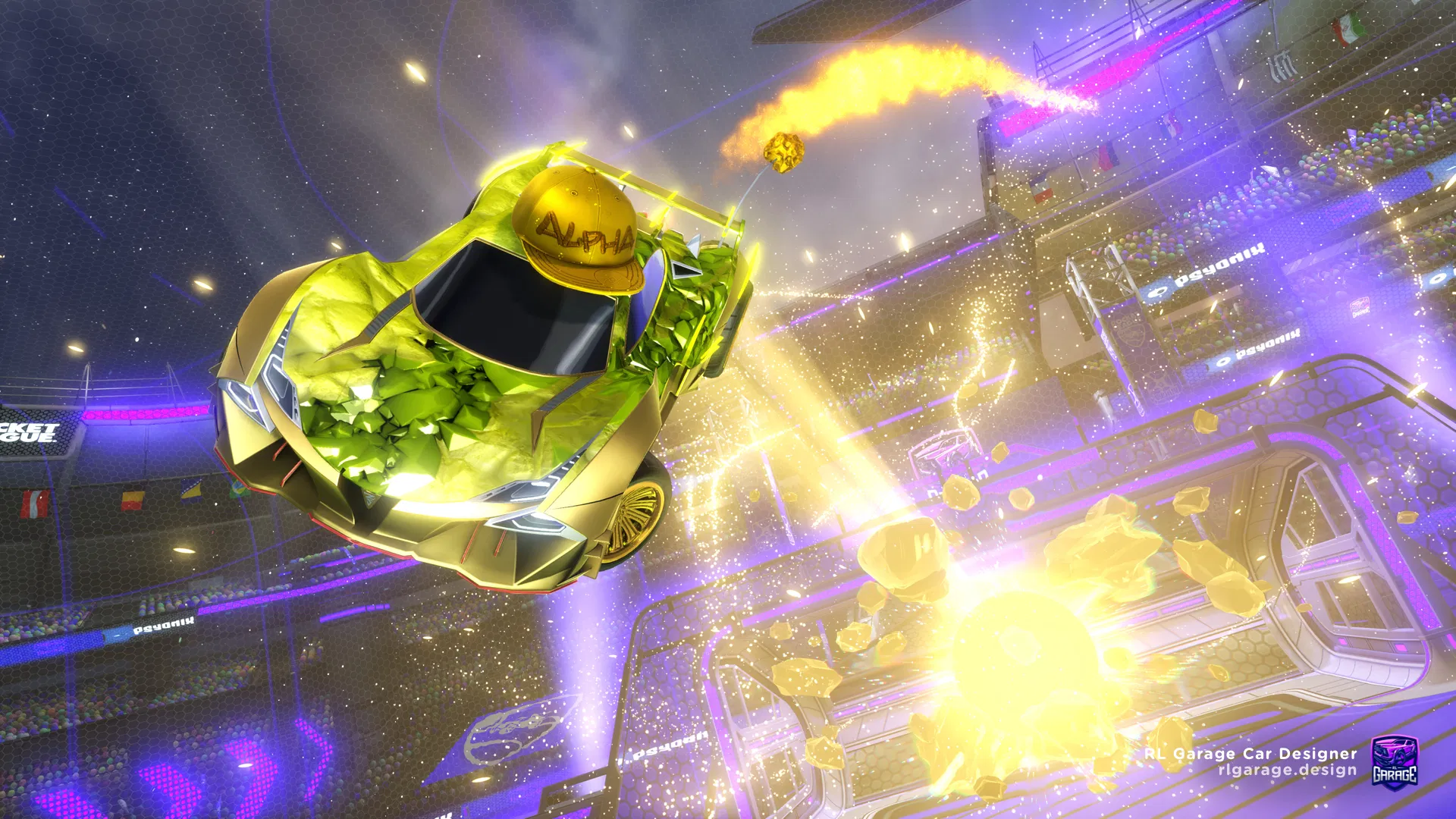Click the rlgarage.design watermark link

pos(1287,770)
